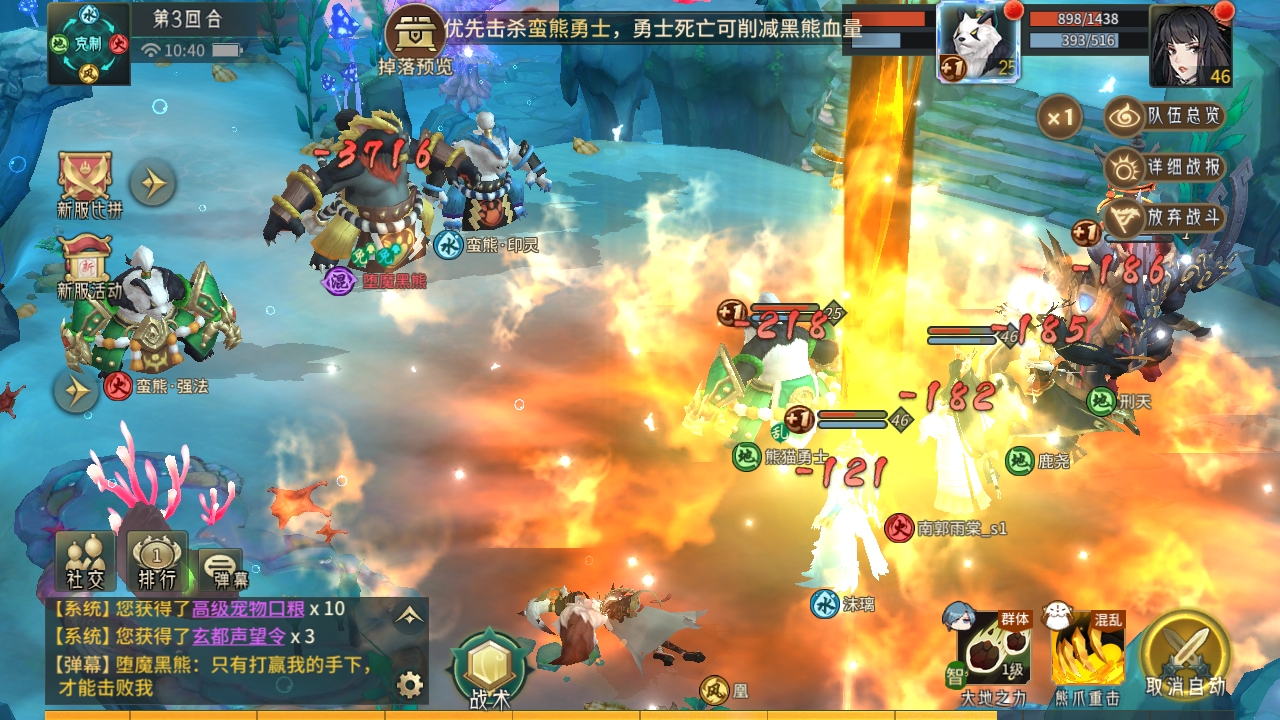Toggle the x1 battle speed button
The width and height of the screenshot is (1280, 720).
coord(1060,119)
